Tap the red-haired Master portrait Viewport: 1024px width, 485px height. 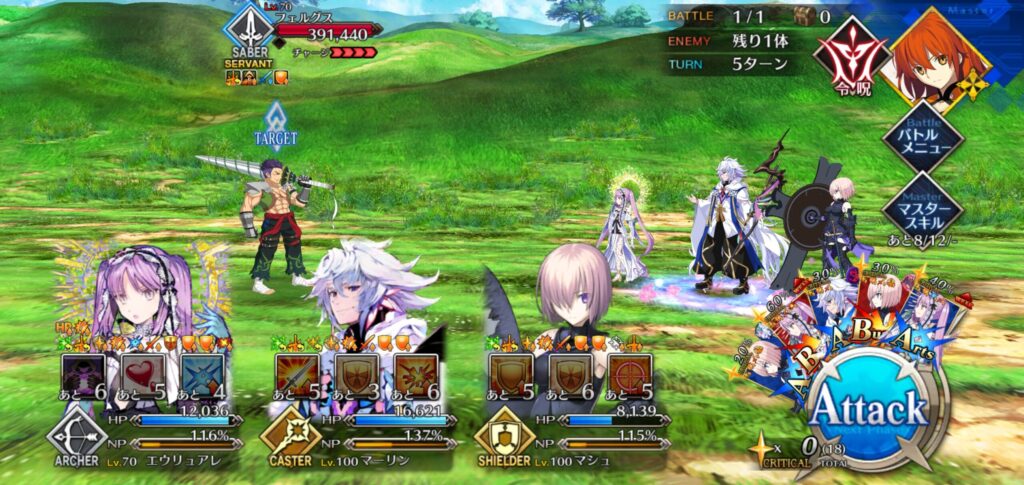coord(938,56)
